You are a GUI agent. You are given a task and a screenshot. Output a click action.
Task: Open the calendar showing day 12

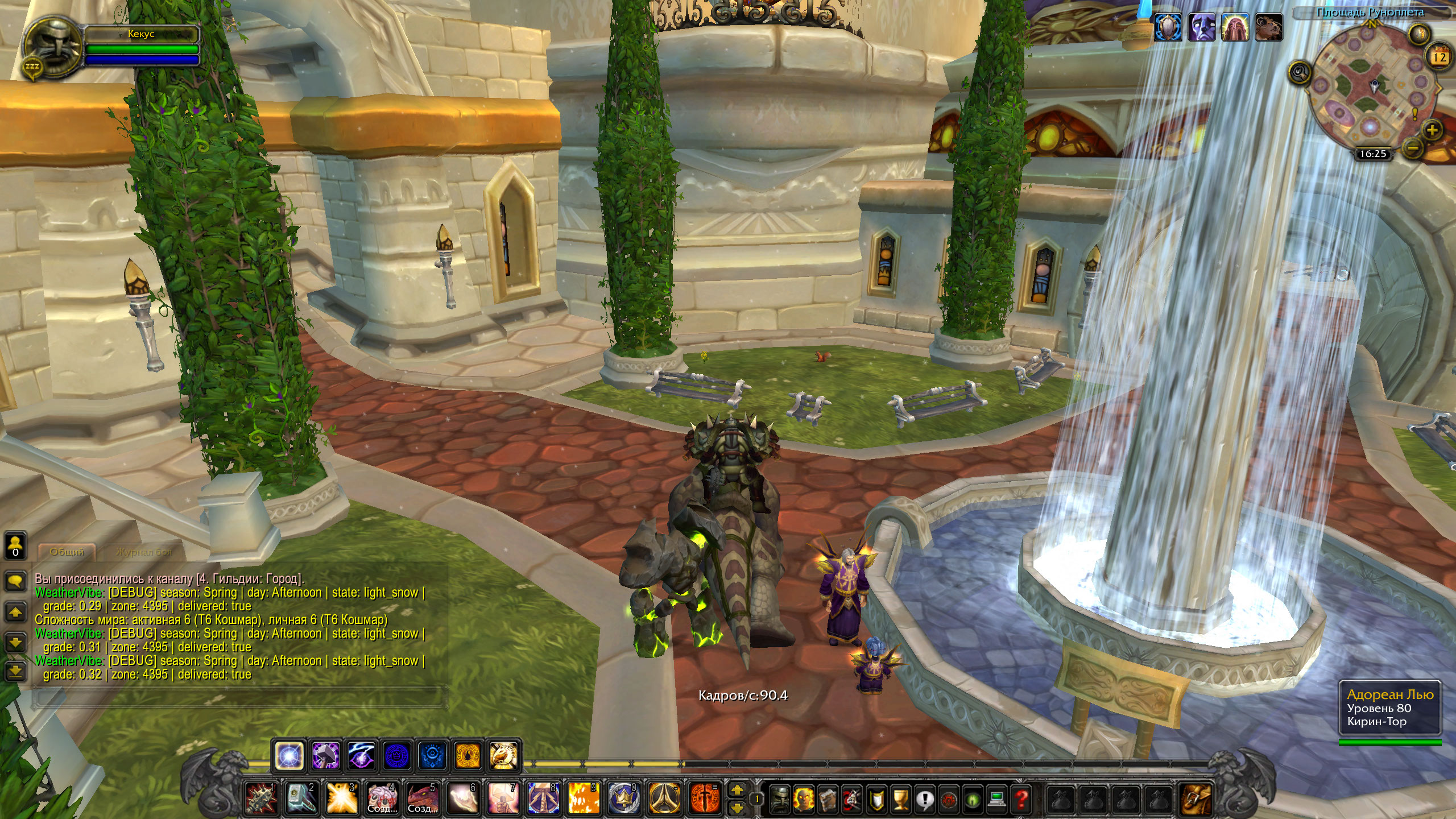click(x=1440, y=57)
